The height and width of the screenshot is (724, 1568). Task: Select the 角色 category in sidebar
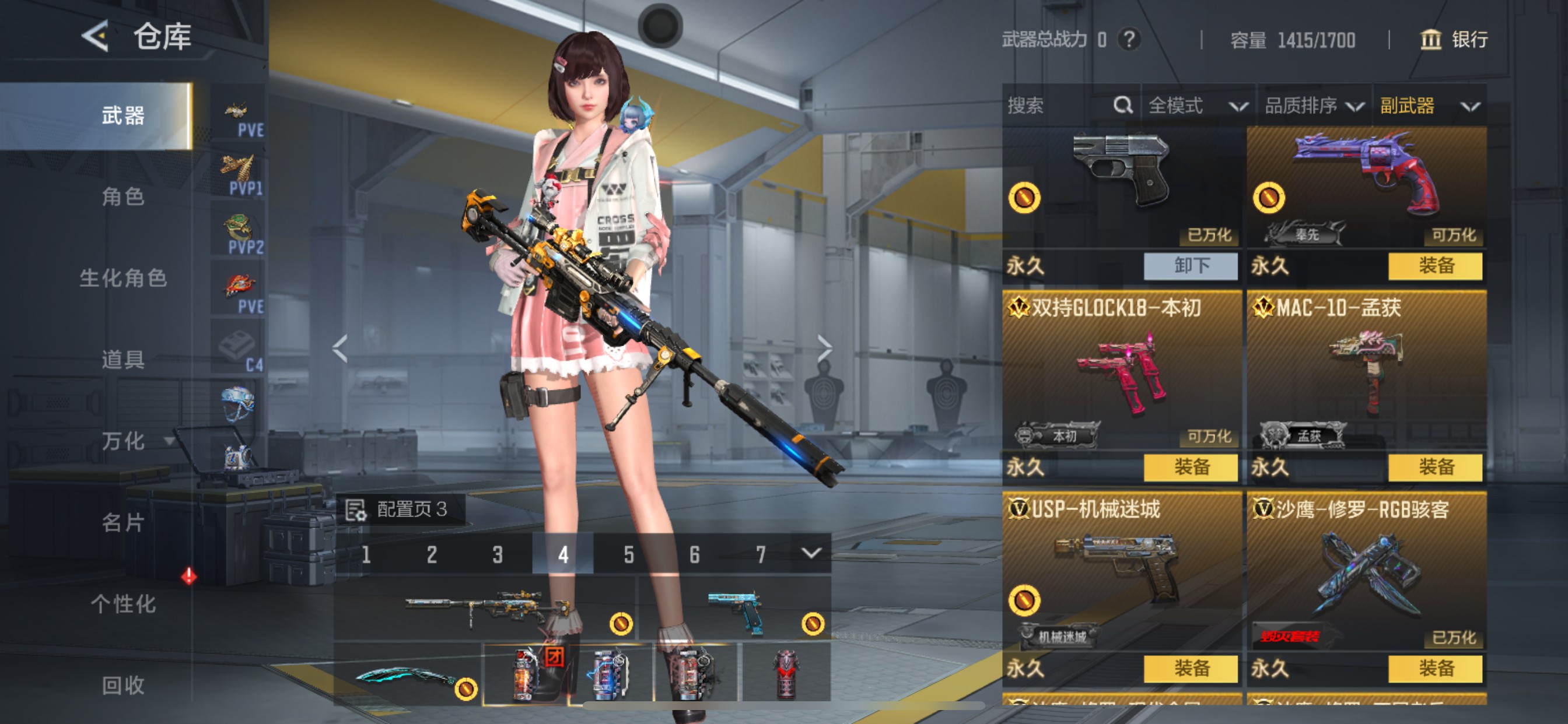[123, 196]
